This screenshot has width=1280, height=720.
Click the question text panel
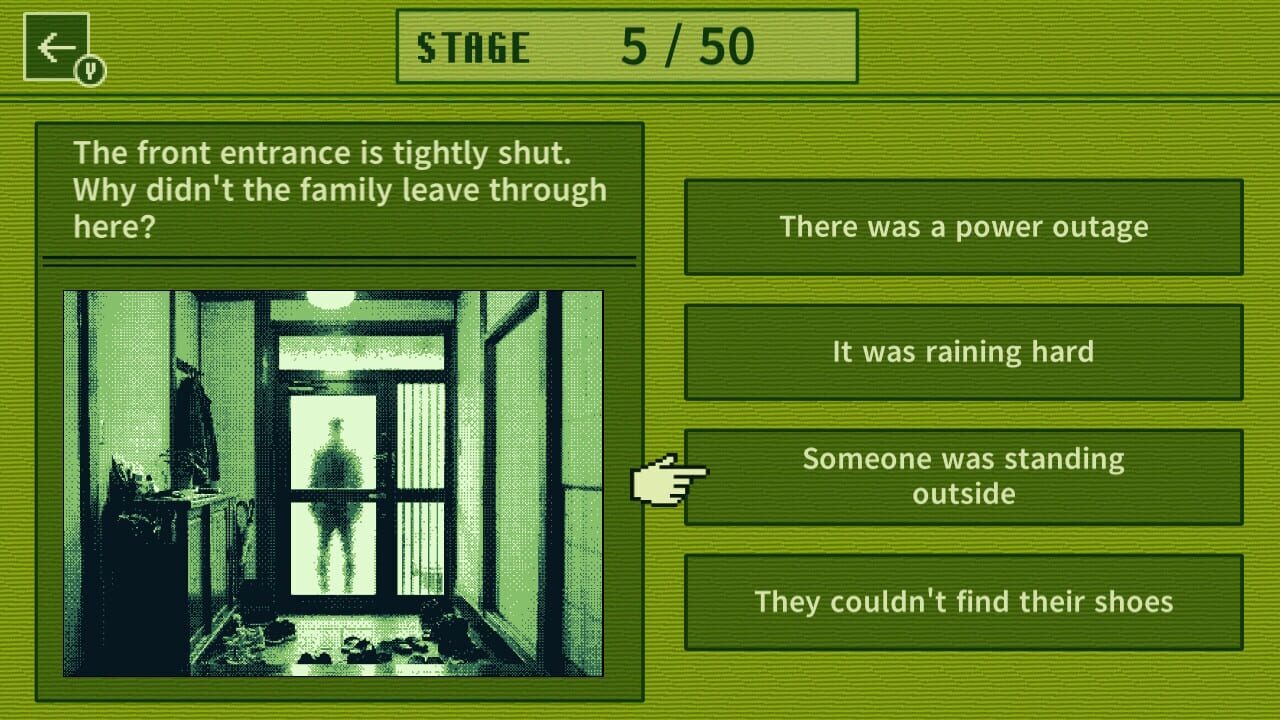coord(340,190)
